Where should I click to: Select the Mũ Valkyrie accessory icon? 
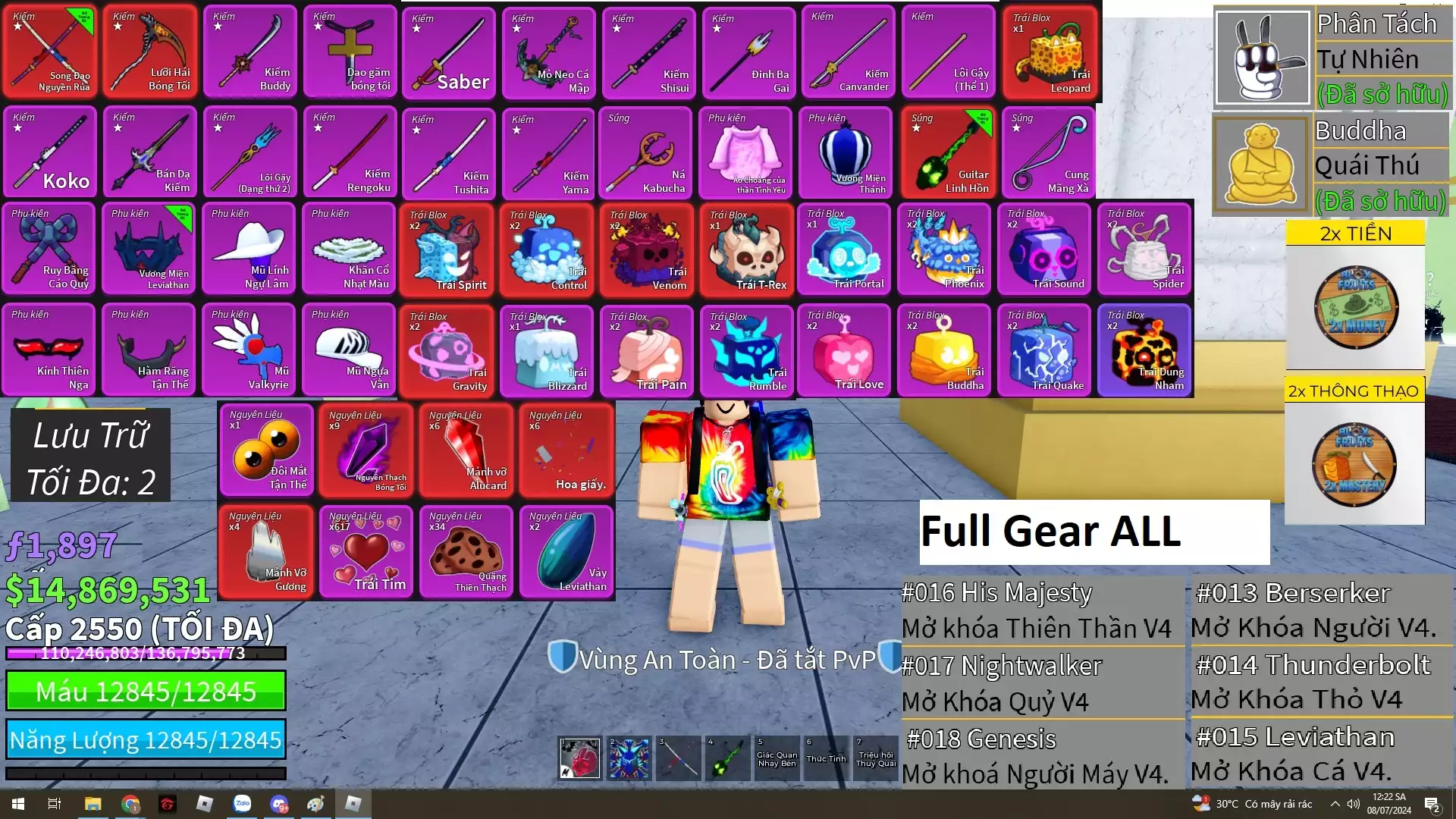tap(249, 349)
